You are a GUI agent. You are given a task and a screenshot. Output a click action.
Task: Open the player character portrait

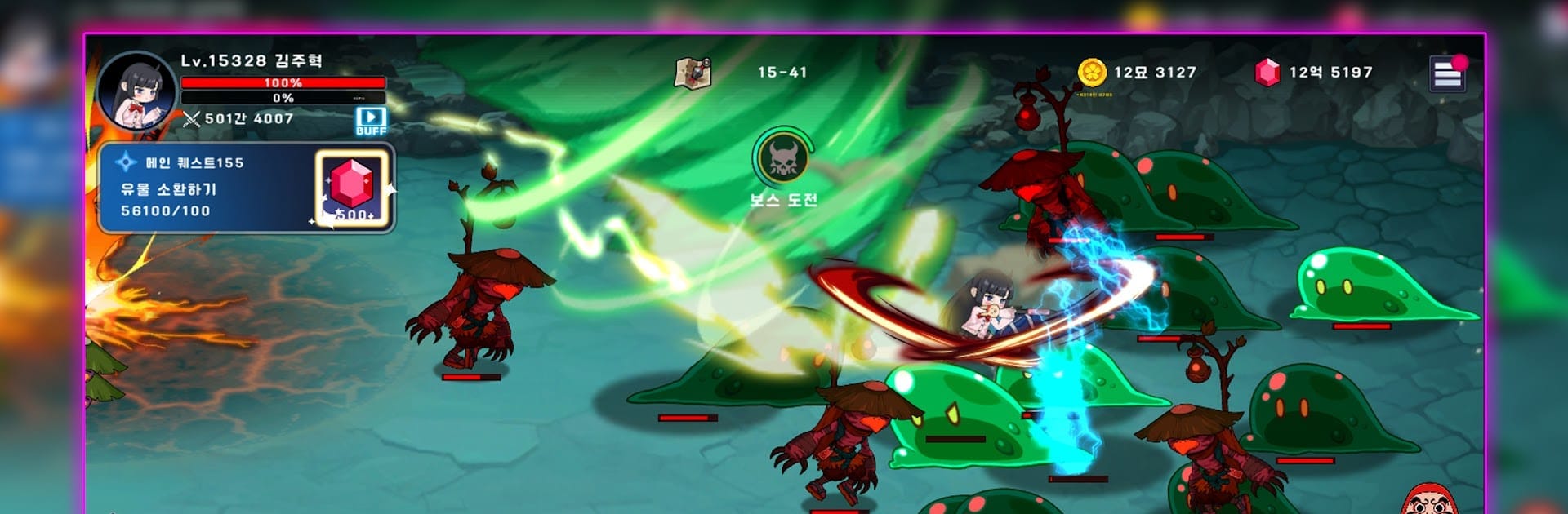pos(136,91)
